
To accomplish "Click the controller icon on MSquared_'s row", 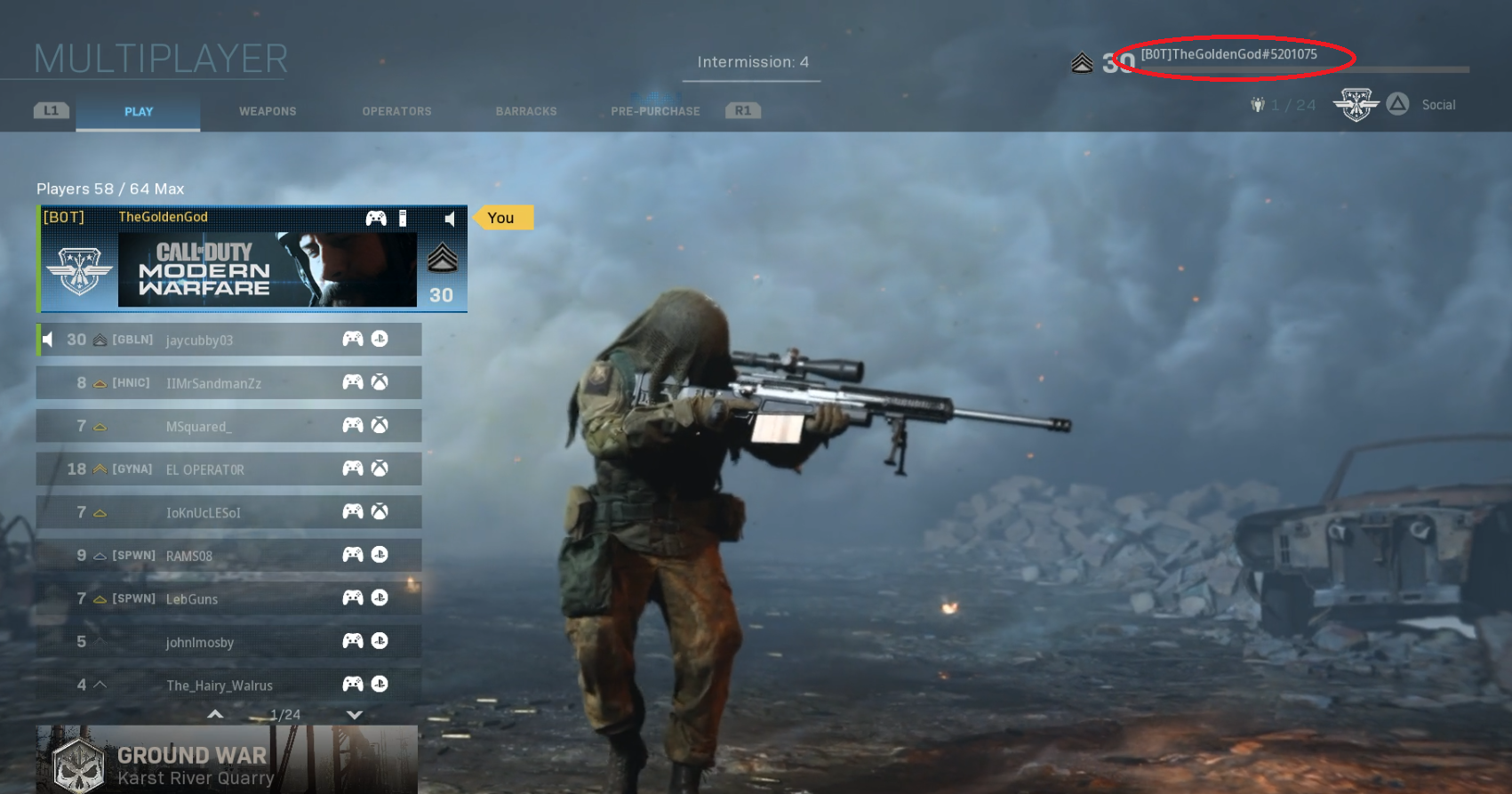I will tap(353, 425).
